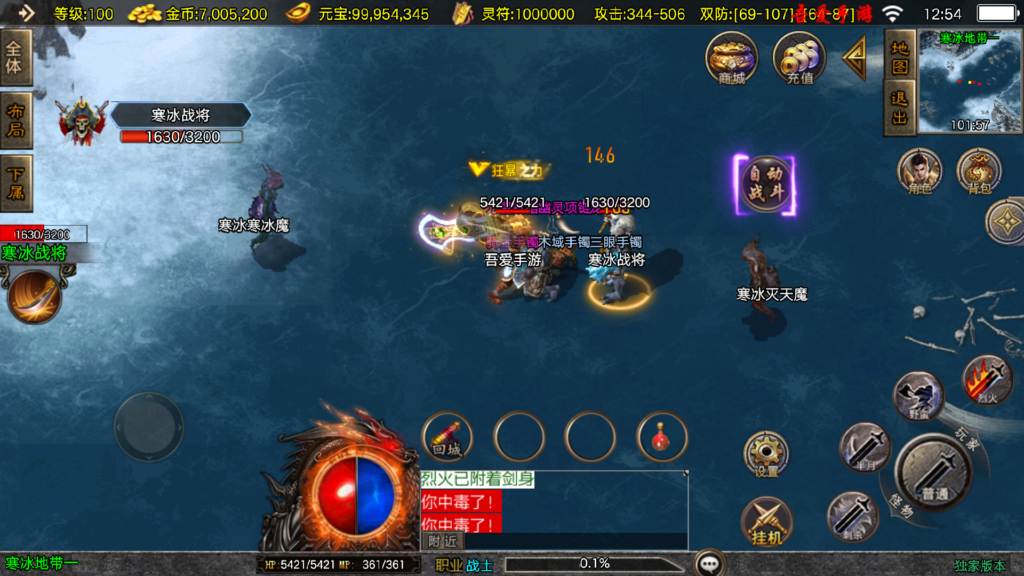Tap the 普通 normal attack button
1024x576 pixels.
[x=932, y=471]
